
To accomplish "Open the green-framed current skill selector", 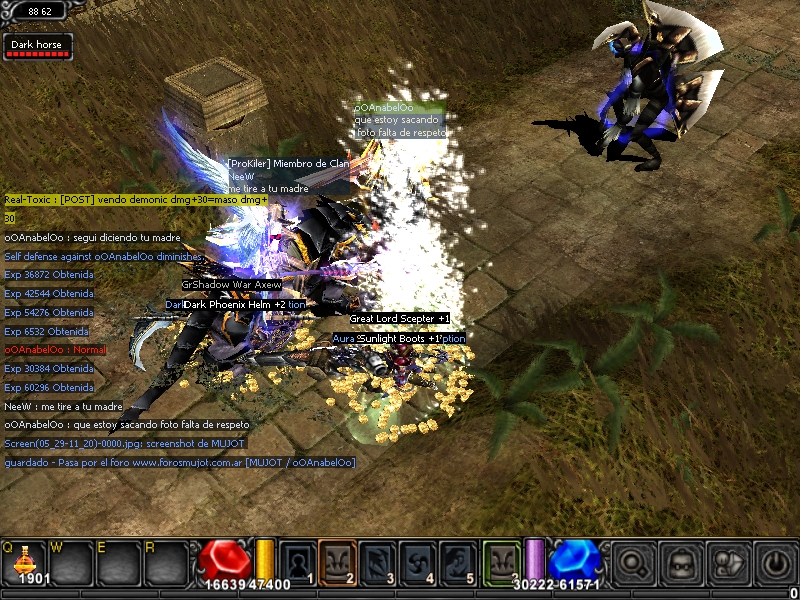I will pyautogui.click(x=503, y=562).
